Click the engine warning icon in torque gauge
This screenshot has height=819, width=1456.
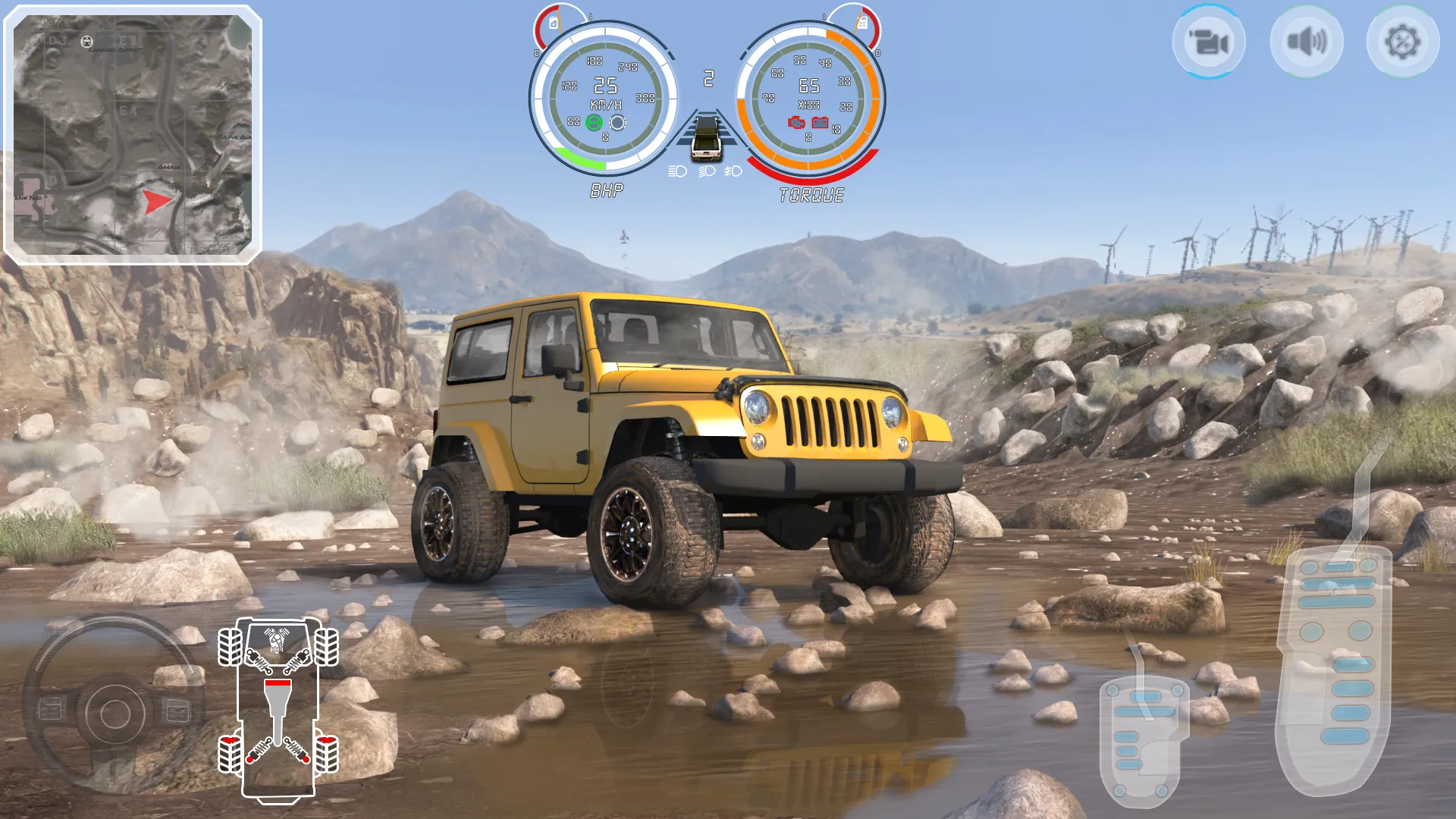pyautogui.click(x=797, y=123)
